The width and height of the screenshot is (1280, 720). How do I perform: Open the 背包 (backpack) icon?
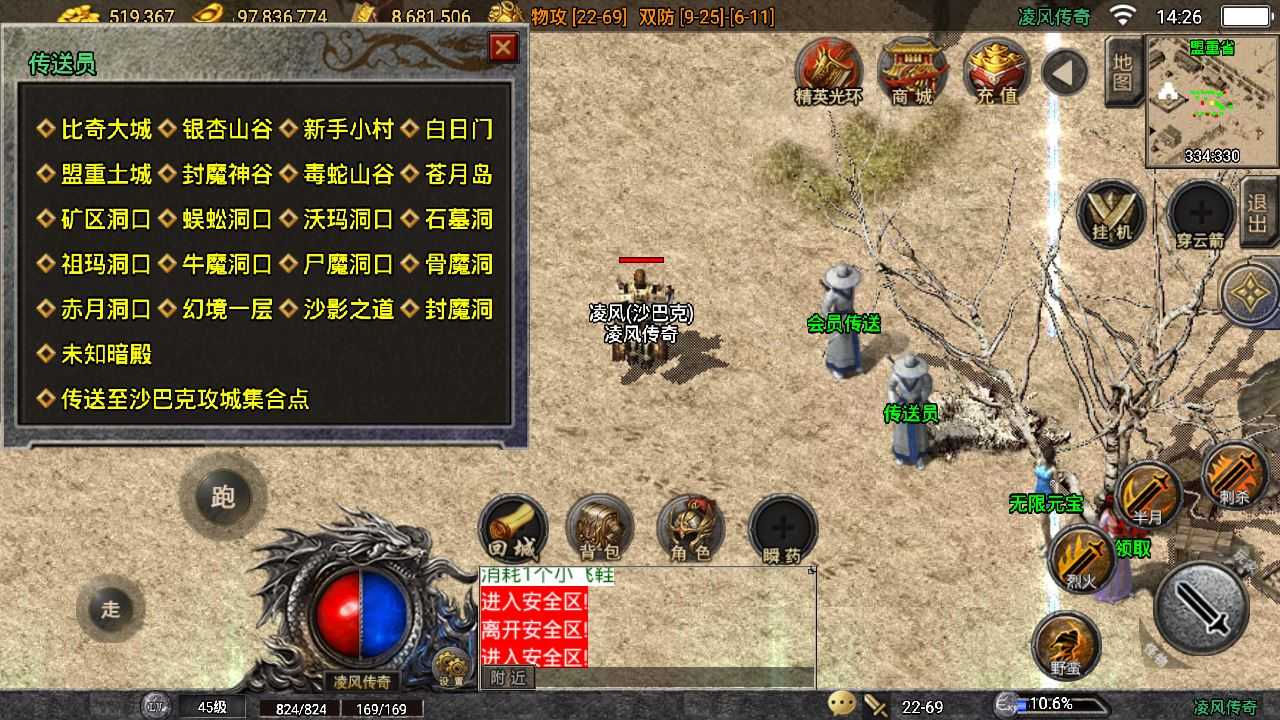point(599,528)
